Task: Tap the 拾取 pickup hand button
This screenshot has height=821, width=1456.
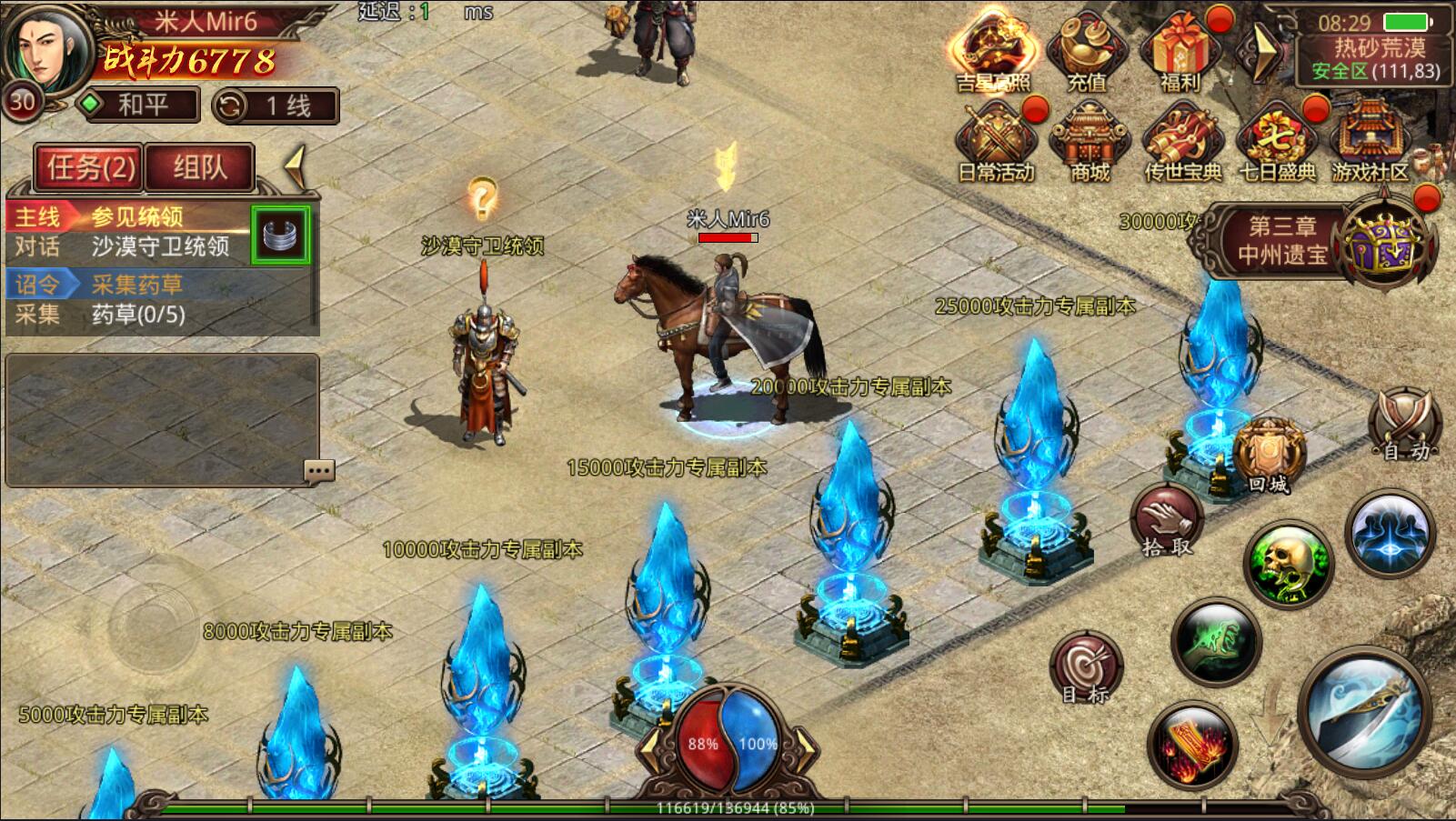Action: (x=1167, y=521)
